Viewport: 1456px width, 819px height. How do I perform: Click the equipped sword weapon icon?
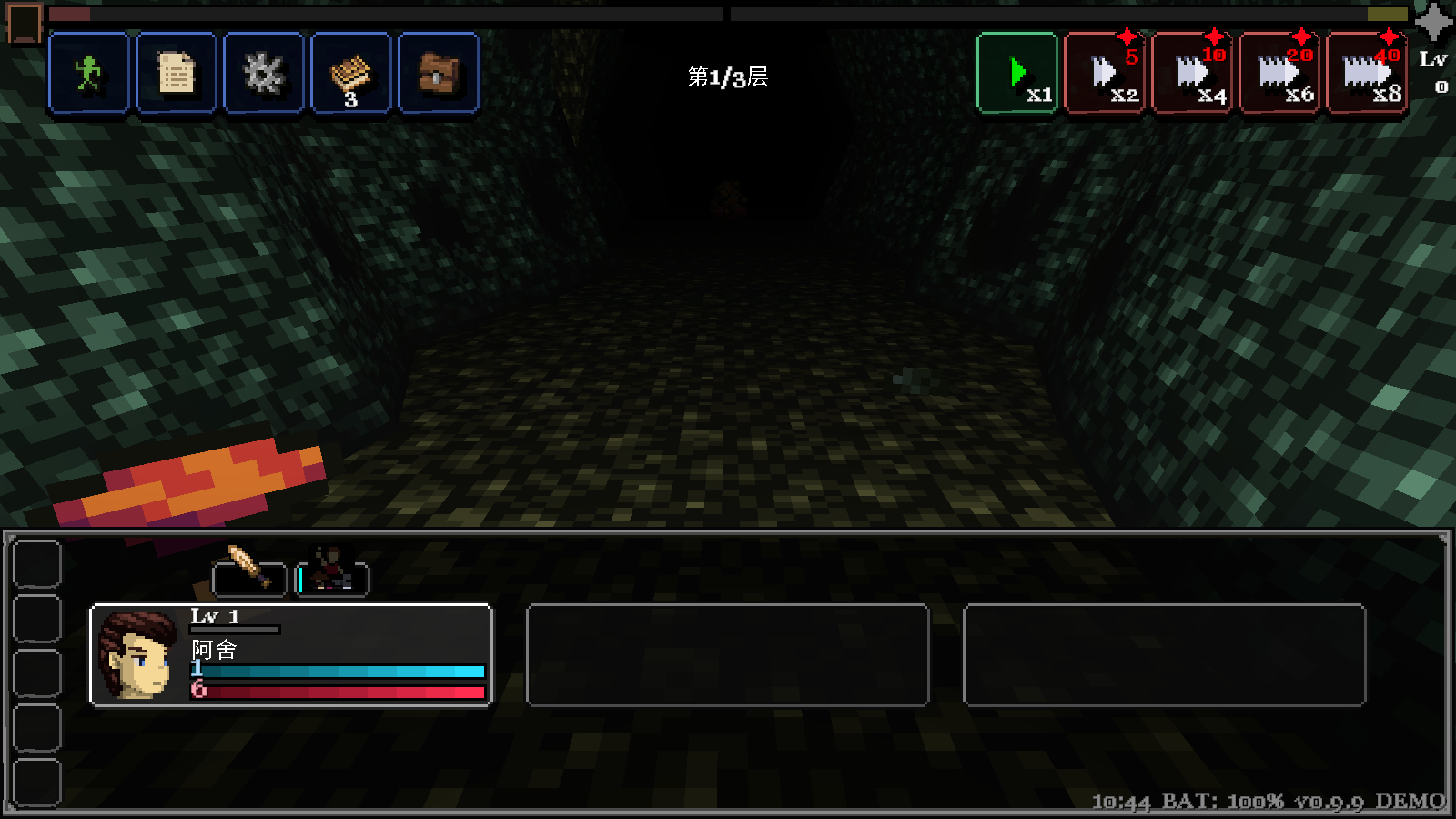click(248, 571)
